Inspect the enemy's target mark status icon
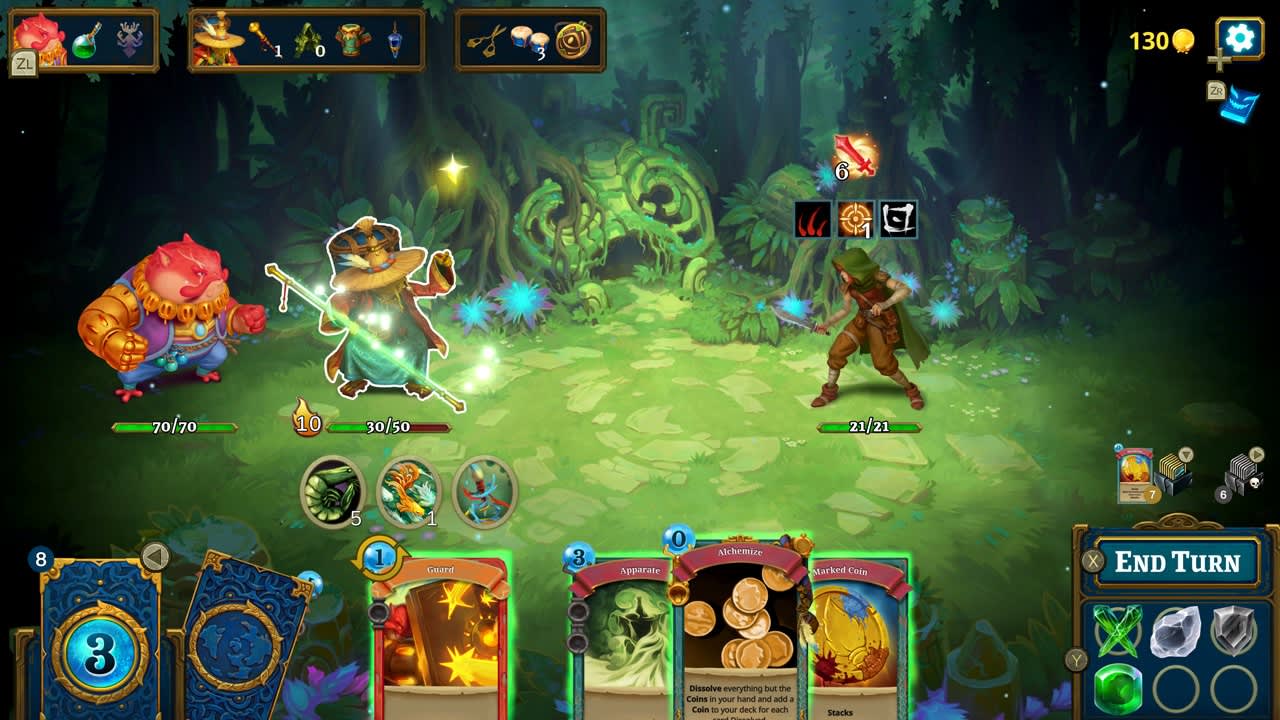This screenshot has width=1280, height=720. [x=855, y=219]
